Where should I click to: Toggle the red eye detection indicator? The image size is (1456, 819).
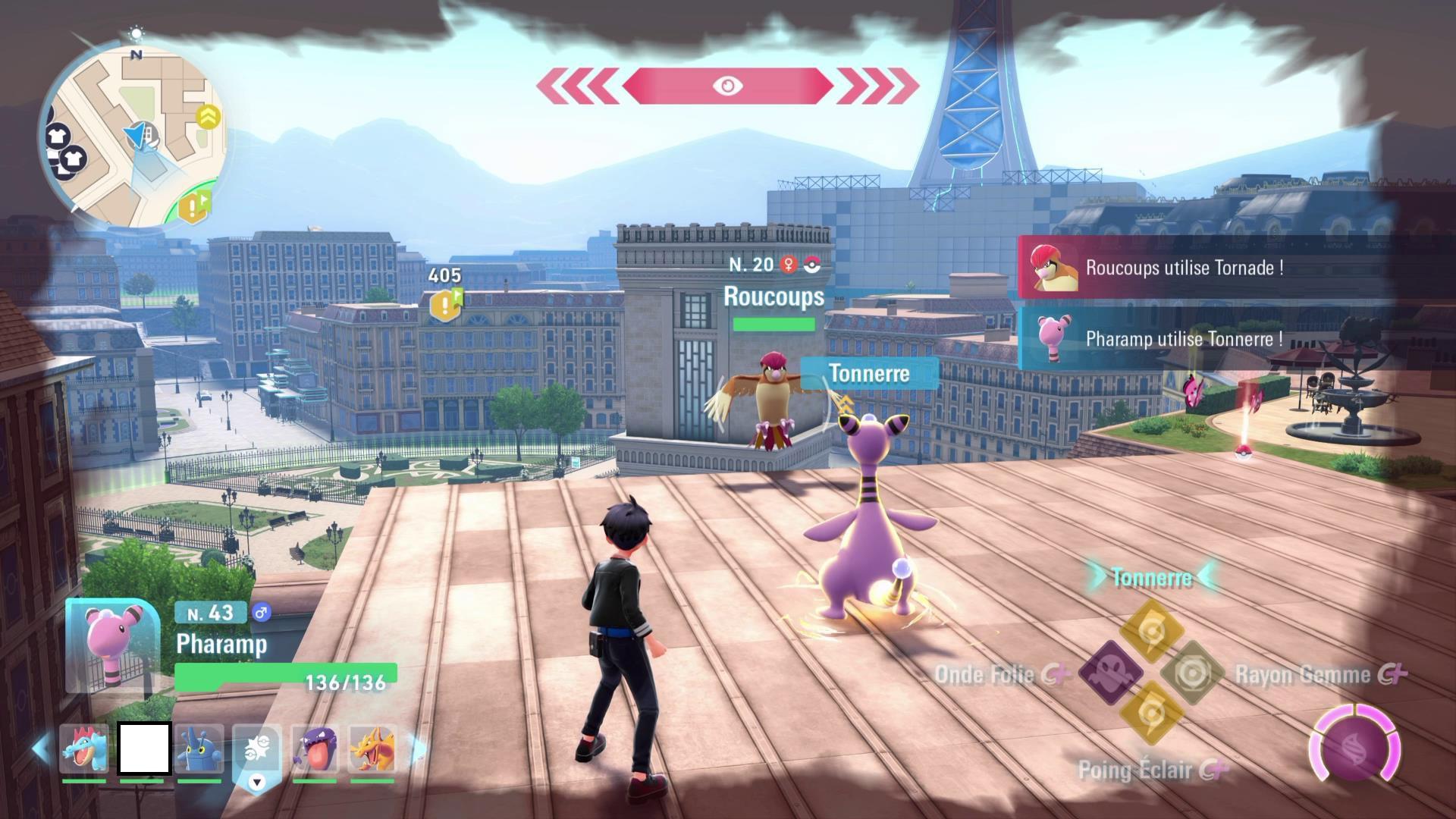[x=726, y=86]
